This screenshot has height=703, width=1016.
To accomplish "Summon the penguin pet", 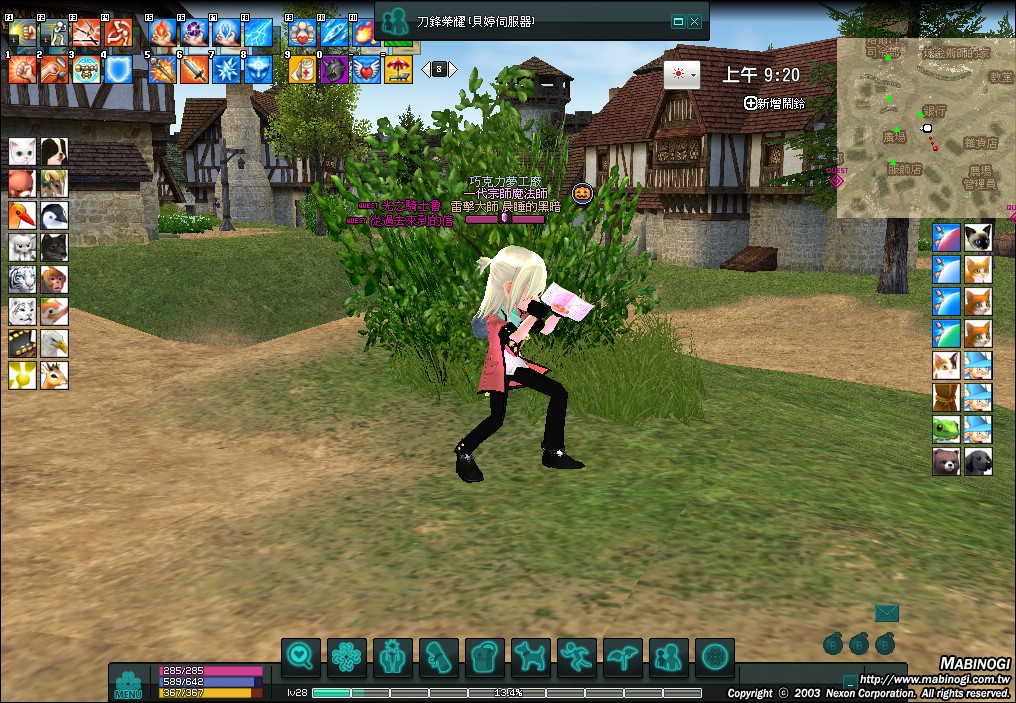I will pyautogui.click(x=54, y=215).
